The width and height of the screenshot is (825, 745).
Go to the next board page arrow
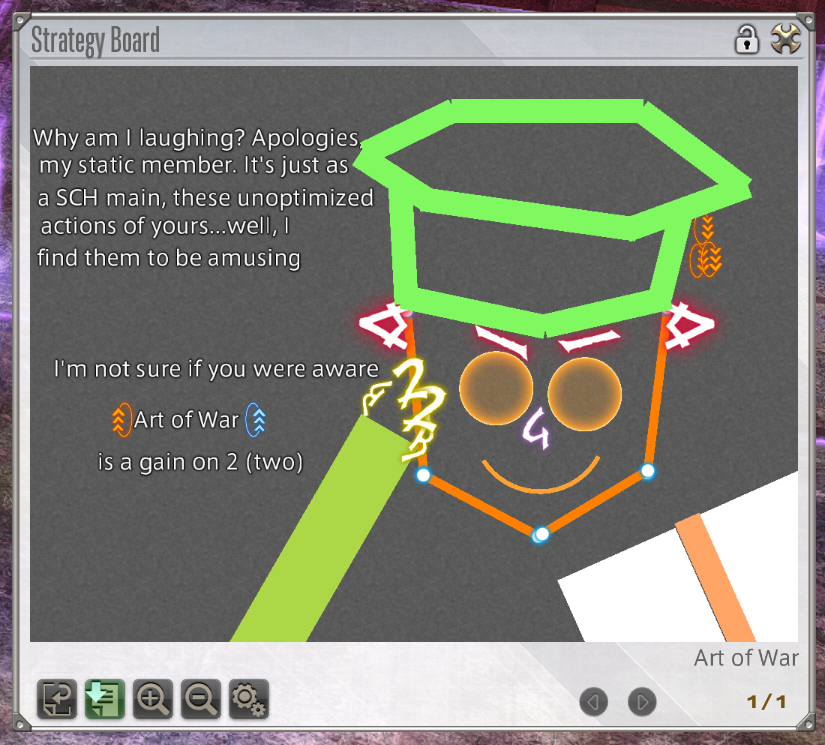click(x=641, y=702)
